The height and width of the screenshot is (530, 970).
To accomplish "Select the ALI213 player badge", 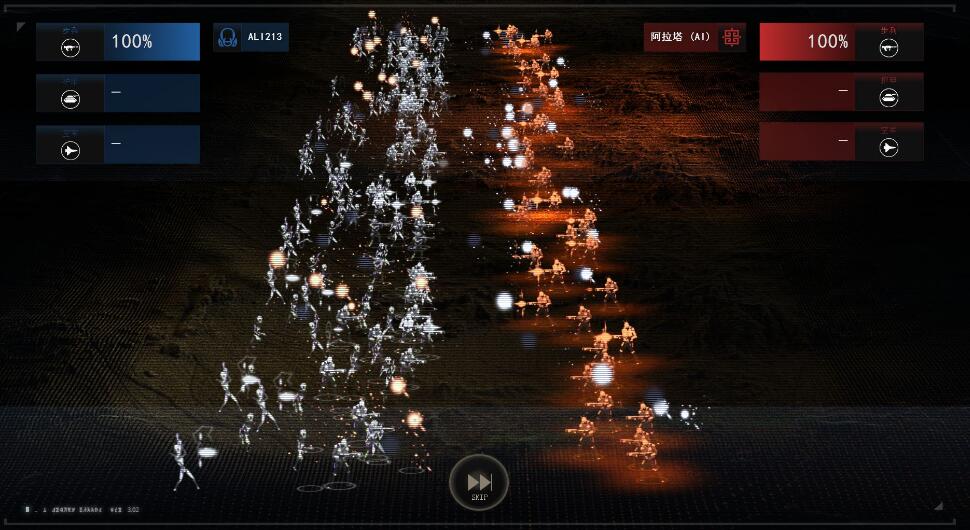I will (251, 38).
